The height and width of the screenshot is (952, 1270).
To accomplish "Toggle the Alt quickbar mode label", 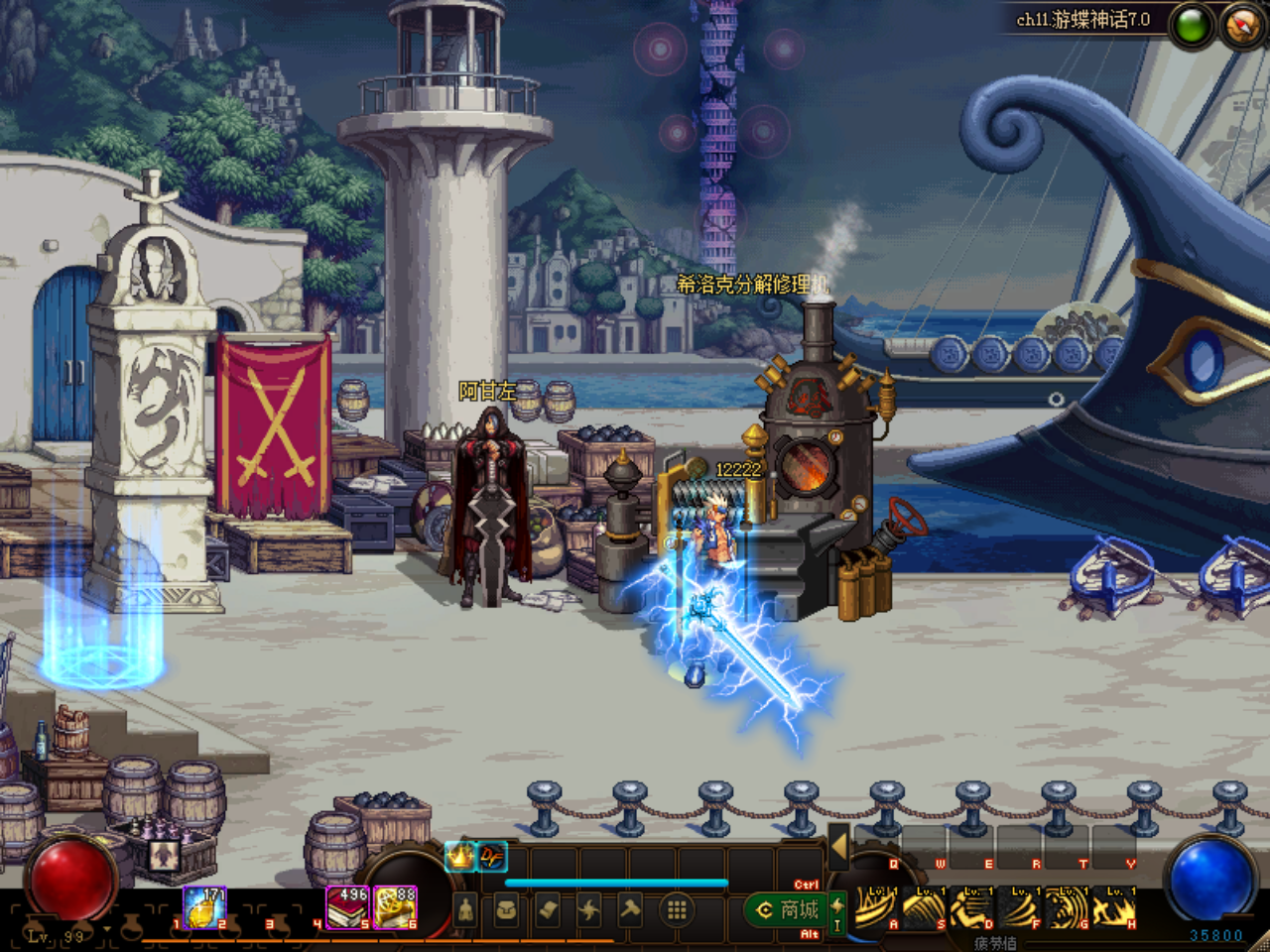I will (810, 932).
